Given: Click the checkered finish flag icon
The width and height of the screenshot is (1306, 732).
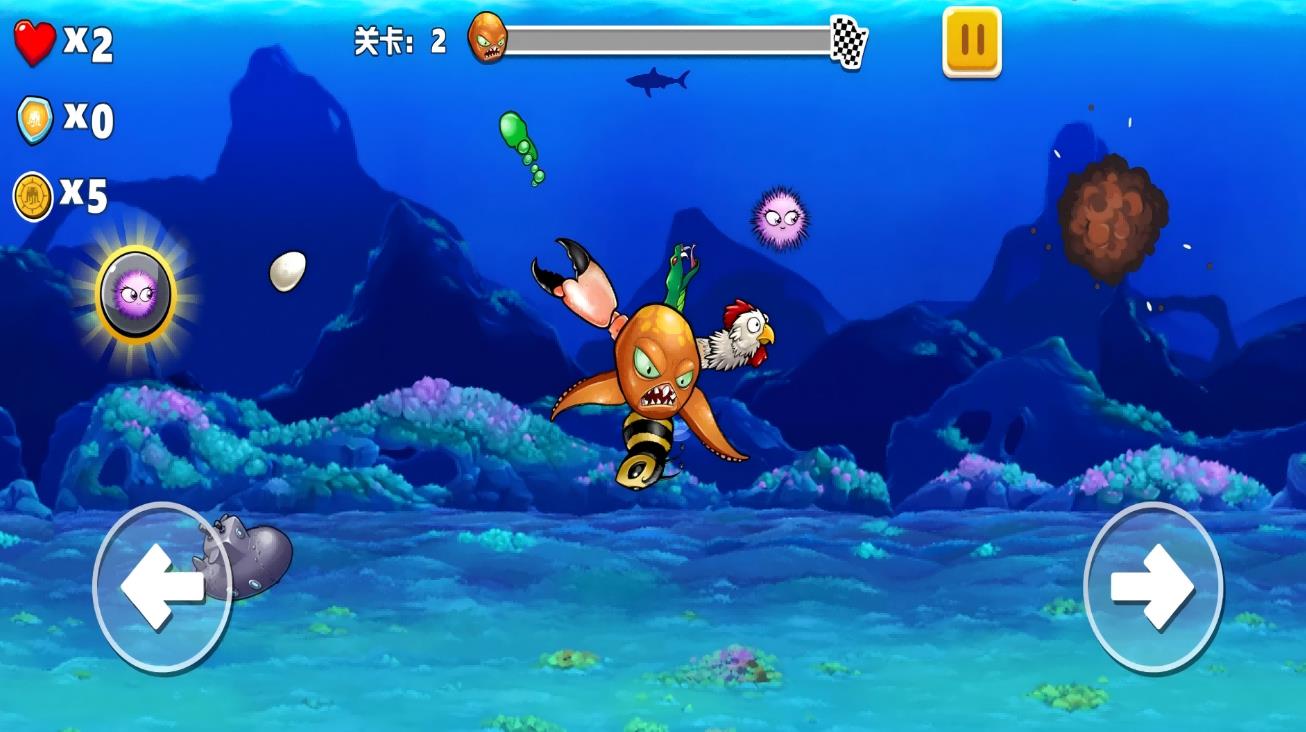Looking at the screenshot, I should [849, 43].
